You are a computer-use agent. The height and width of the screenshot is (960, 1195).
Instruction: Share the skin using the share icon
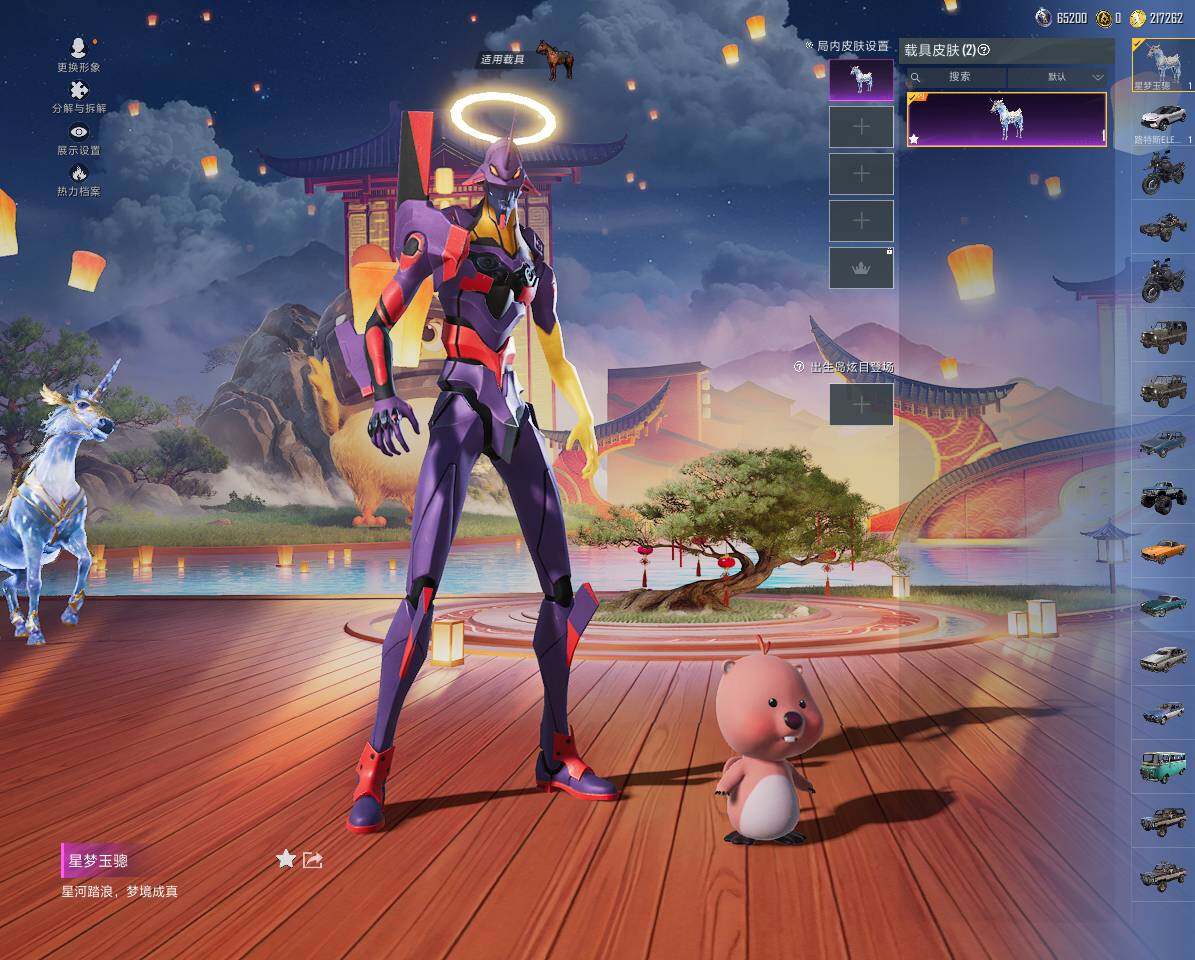click(x=312, y=859)
